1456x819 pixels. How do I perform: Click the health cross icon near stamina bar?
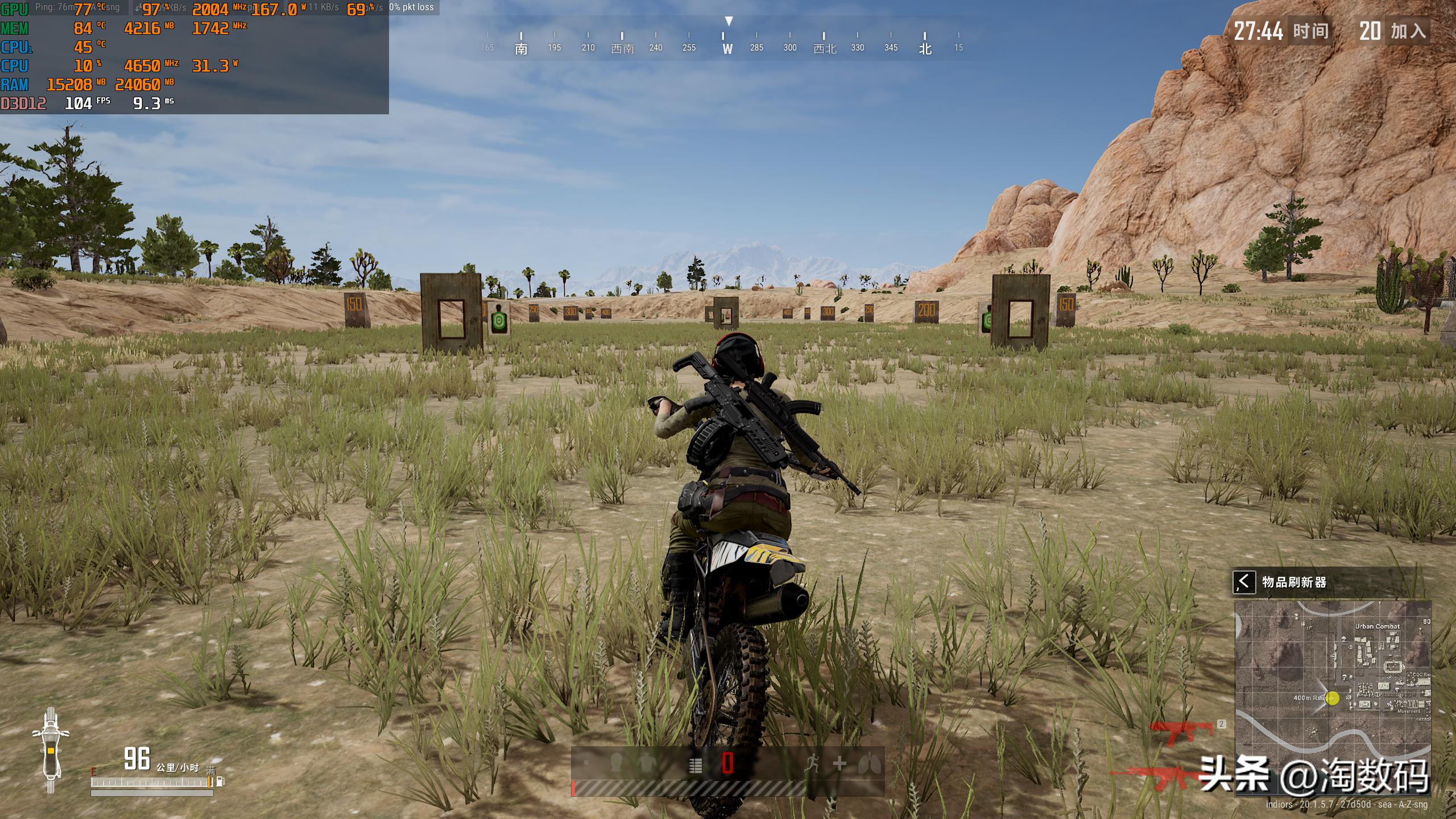pyautogui.click(x=841, y=763)
